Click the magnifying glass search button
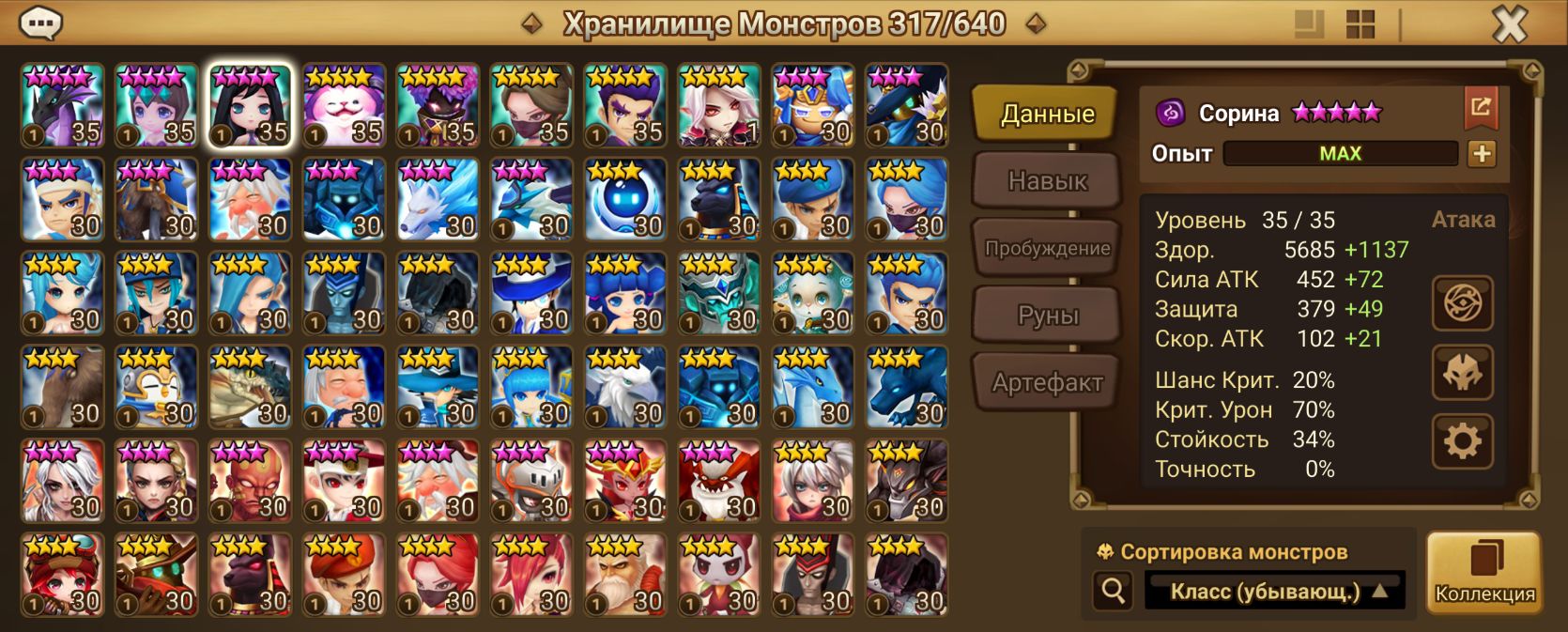 [1114, 591]
